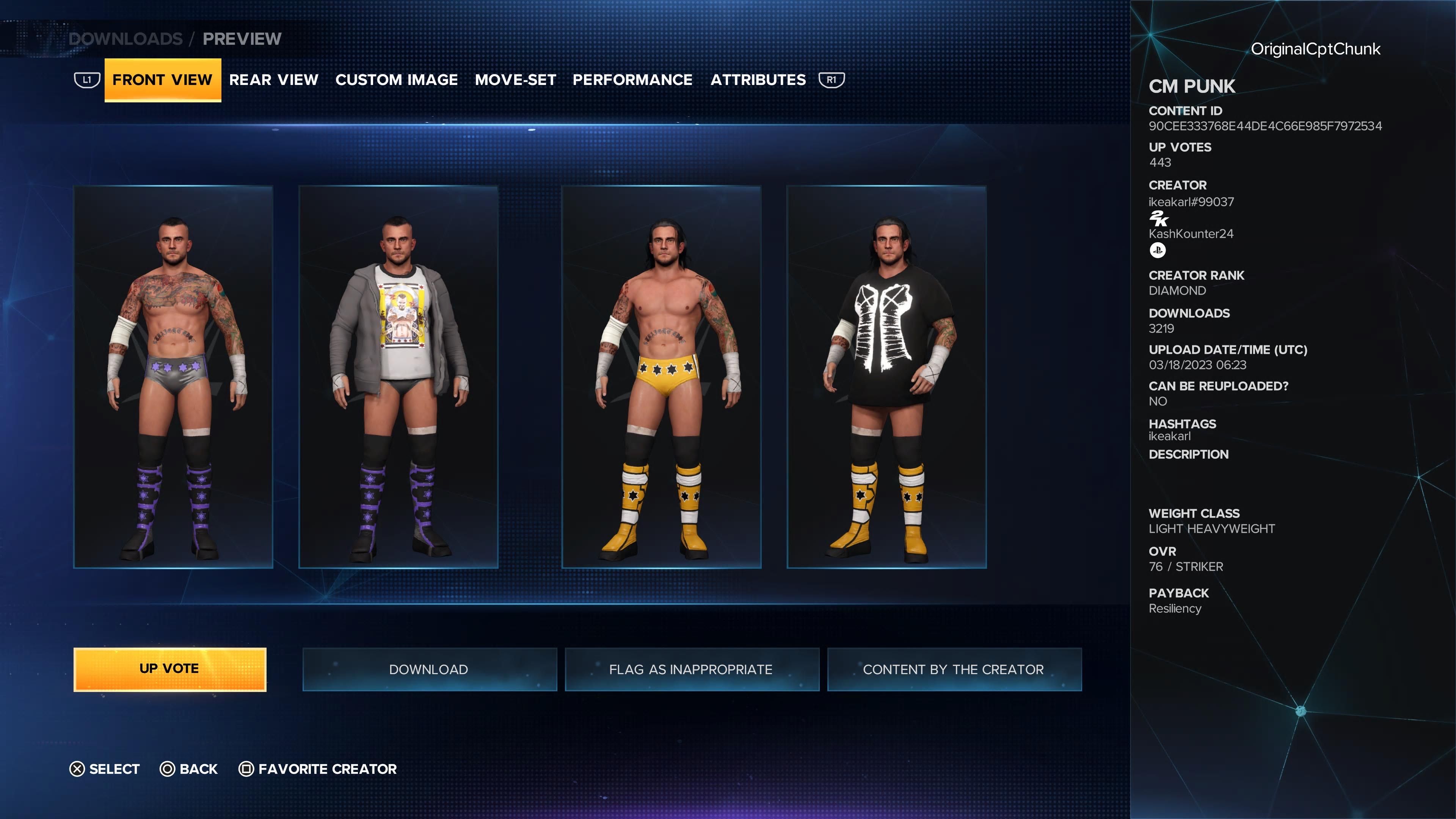
Task: Open the Attributes tab
Action: pos(758,80)
